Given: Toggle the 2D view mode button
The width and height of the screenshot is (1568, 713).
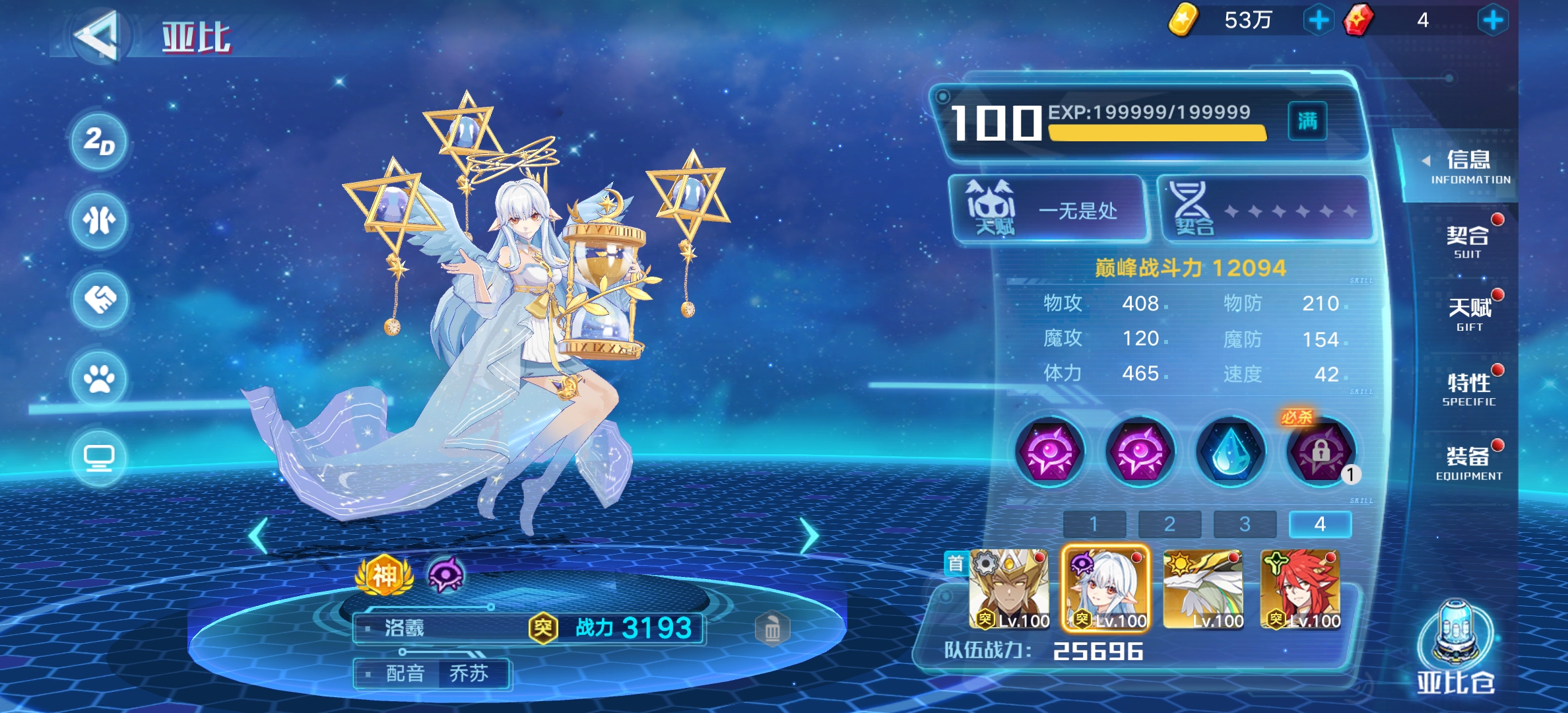Looking at the screenshot, I should (99, 141).
